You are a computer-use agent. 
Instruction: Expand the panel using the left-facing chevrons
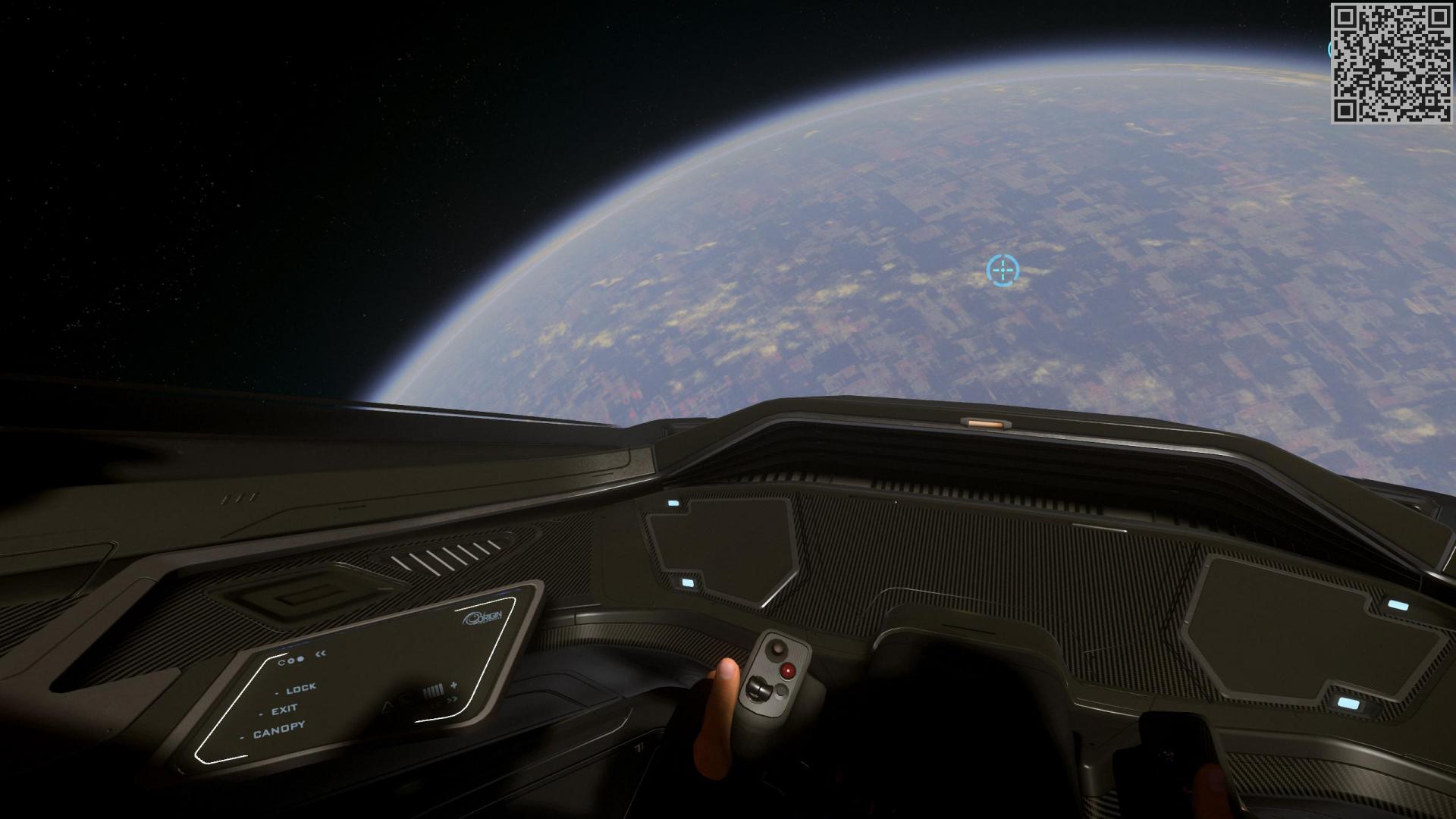point(321,654)
